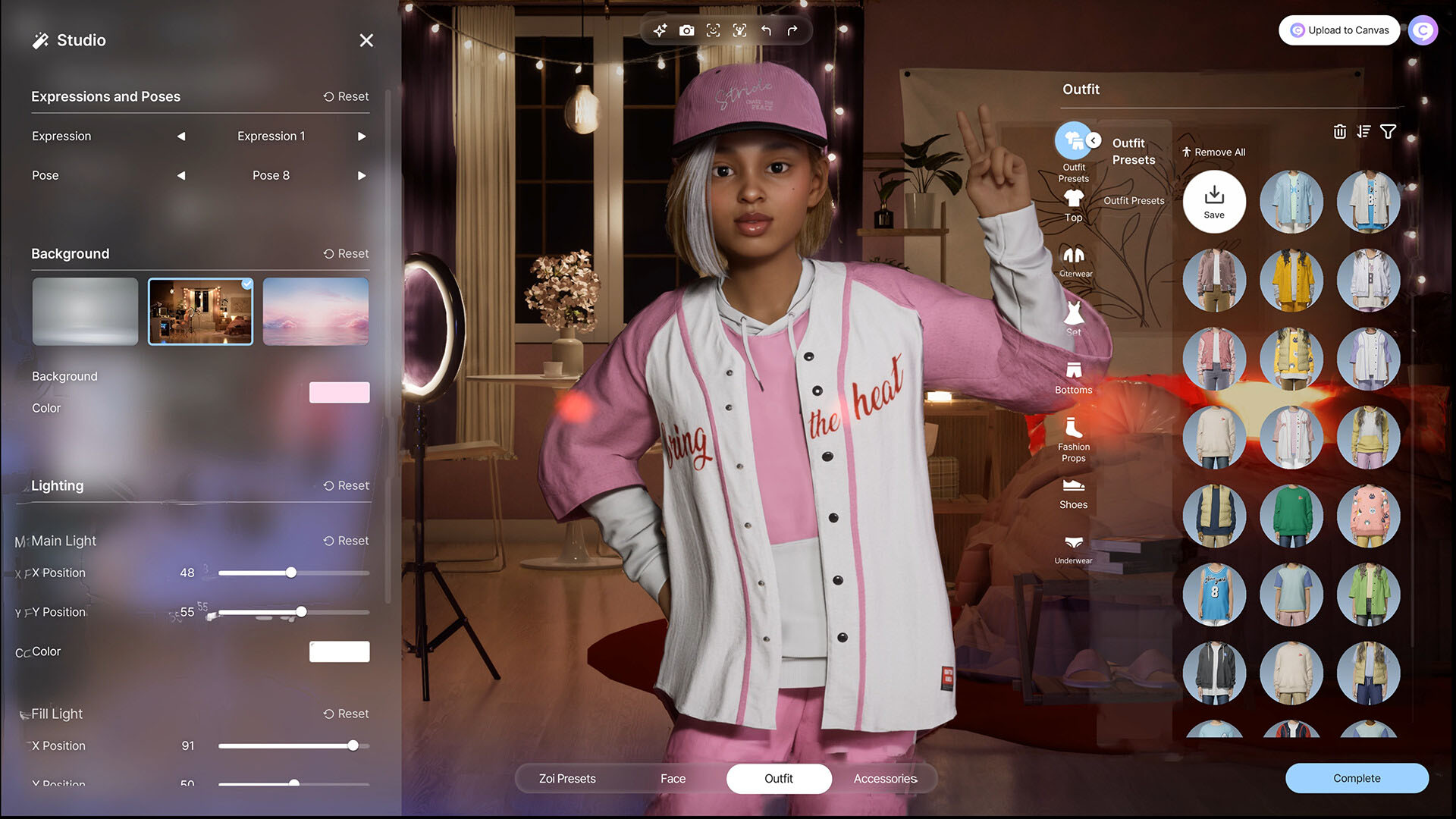This screenshot has height=819, width=1456.
Task: Select the sunset sky background thumbnail
Action: [x=315, y=311]
